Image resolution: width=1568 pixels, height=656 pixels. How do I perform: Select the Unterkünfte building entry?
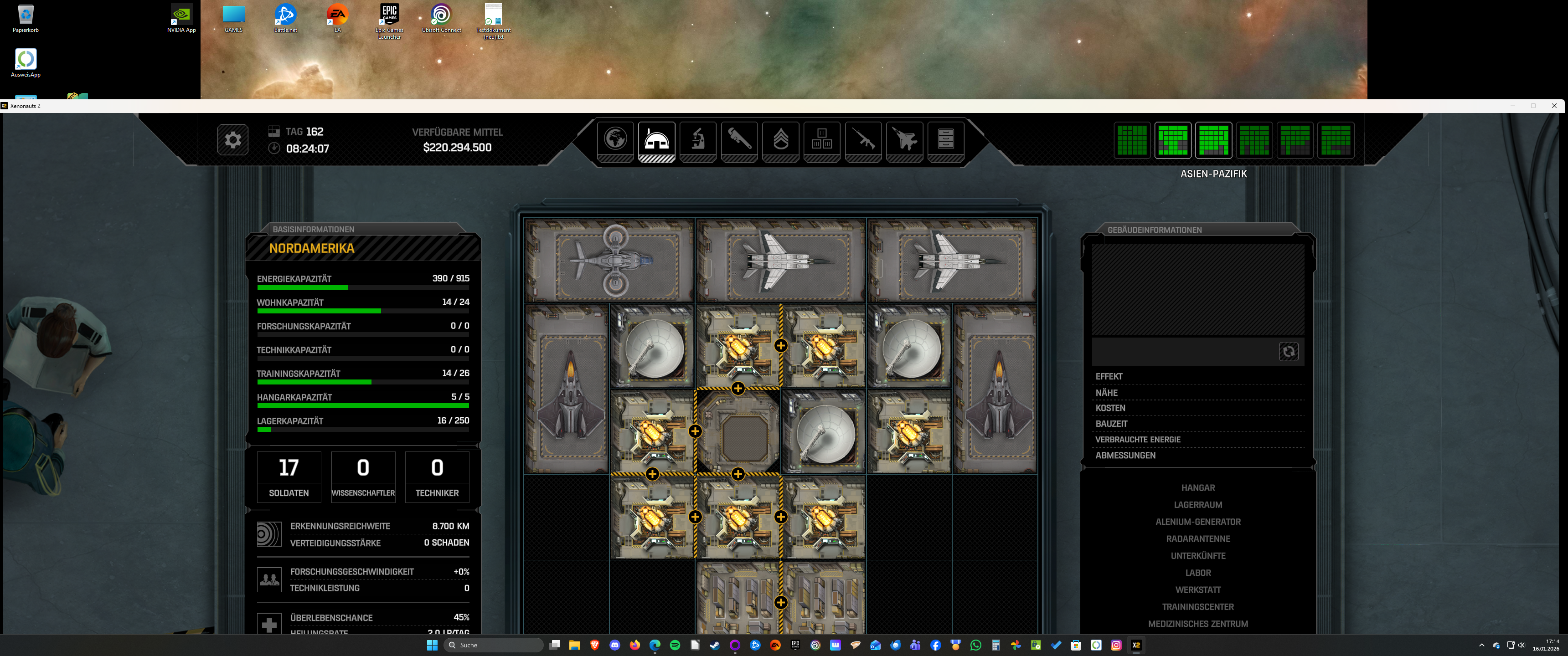1197,556
